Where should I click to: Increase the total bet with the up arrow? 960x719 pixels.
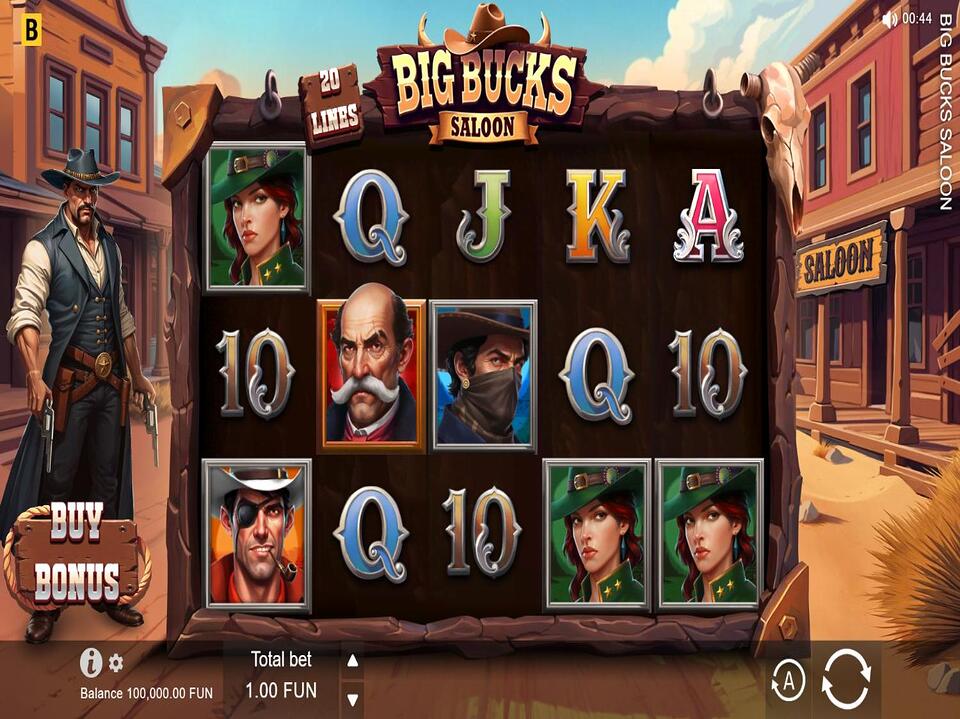(352, 661)
